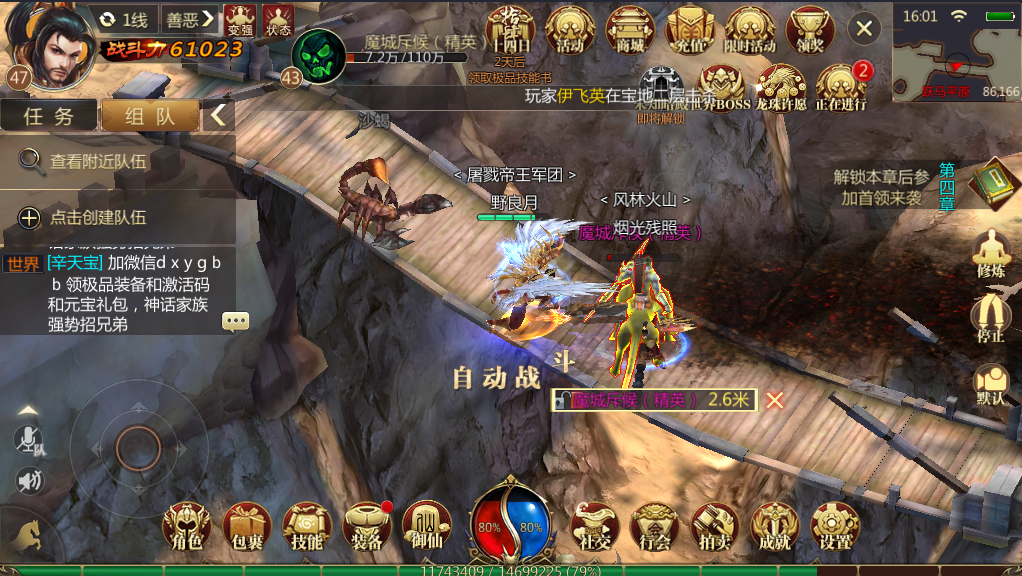1022x576 pixels.
Task: Collapse the quest panel with the arrow
Action: [218, 115]
